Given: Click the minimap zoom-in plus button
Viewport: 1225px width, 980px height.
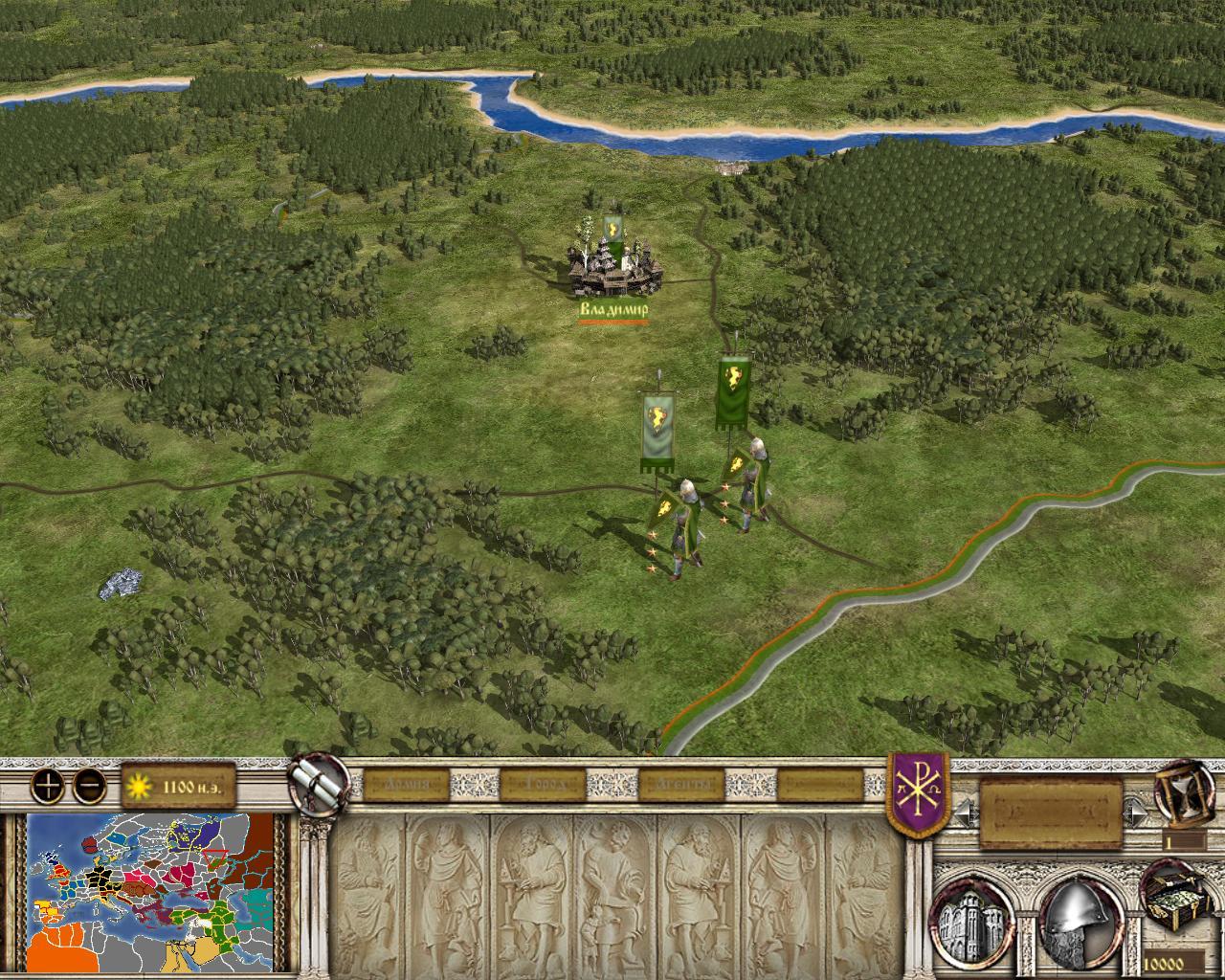Looking at the screenshot, I should click(x=47, y=786).
